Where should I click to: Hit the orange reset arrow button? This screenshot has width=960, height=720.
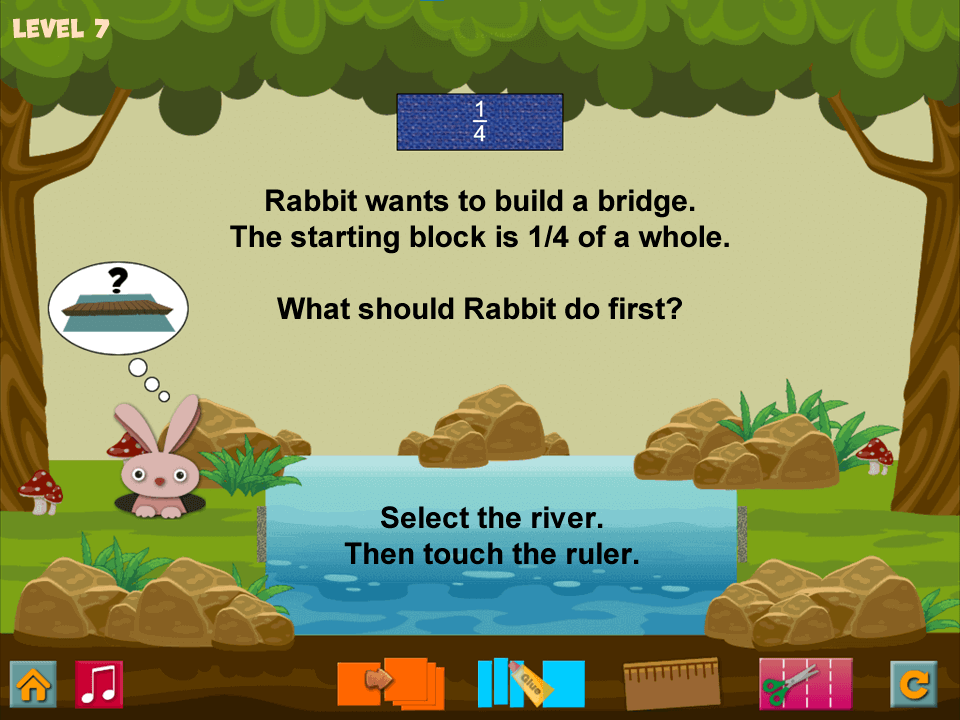click(913, 685)
